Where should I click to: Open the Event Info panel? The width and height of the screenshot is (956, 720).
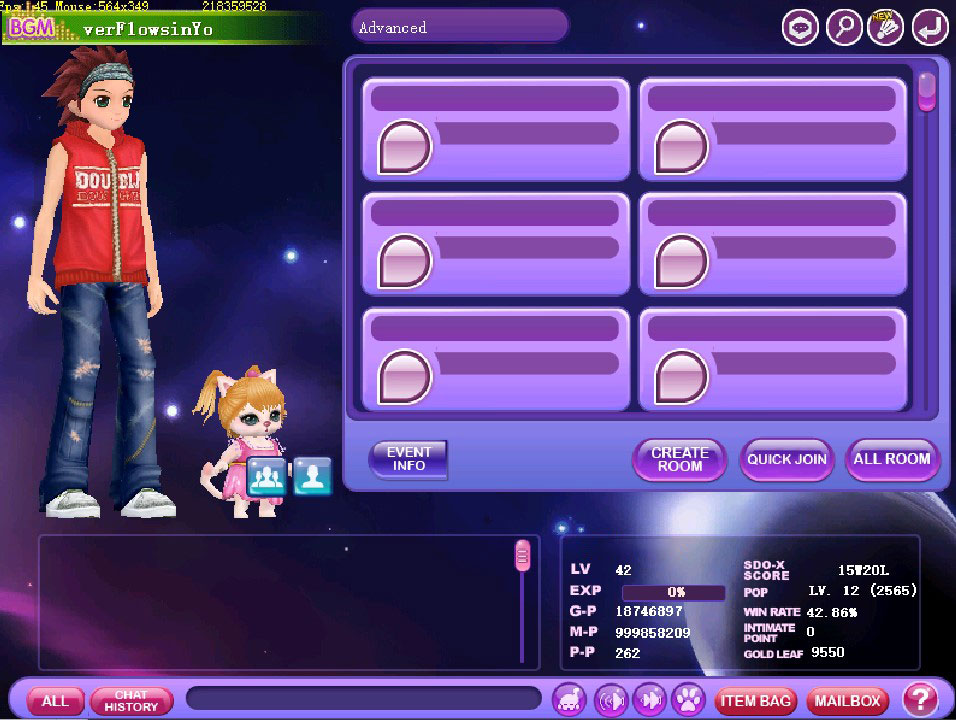point(408,459)
